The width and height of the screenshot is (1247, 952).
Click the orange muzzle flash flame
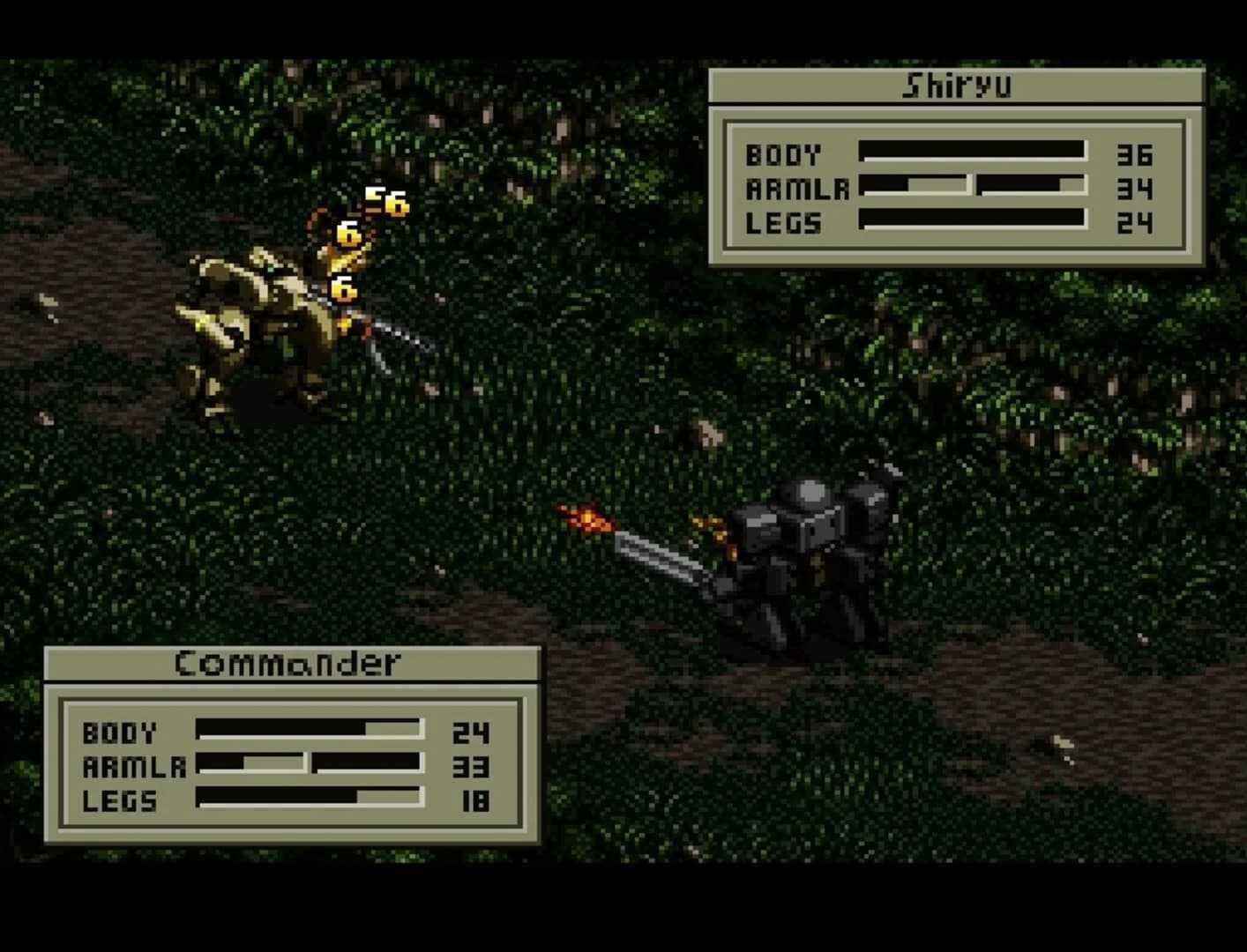click(589, 522)
